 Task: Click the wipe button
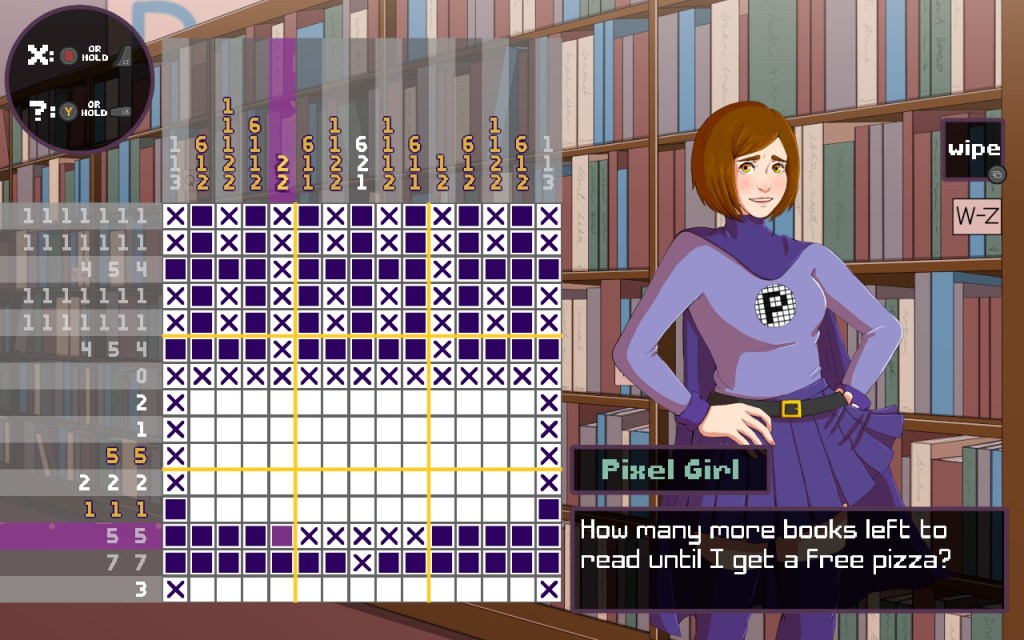(x=973, y=150)
